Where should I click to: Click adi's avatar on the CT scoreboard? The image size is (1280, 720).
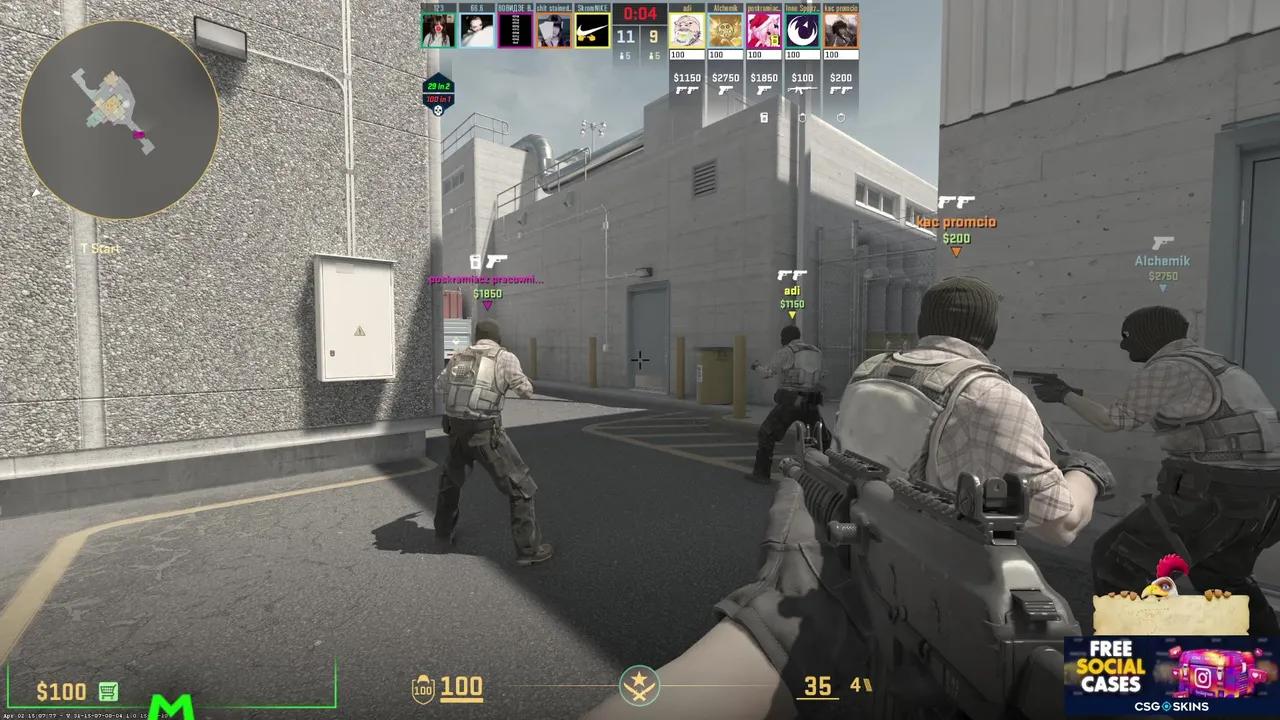686,30
